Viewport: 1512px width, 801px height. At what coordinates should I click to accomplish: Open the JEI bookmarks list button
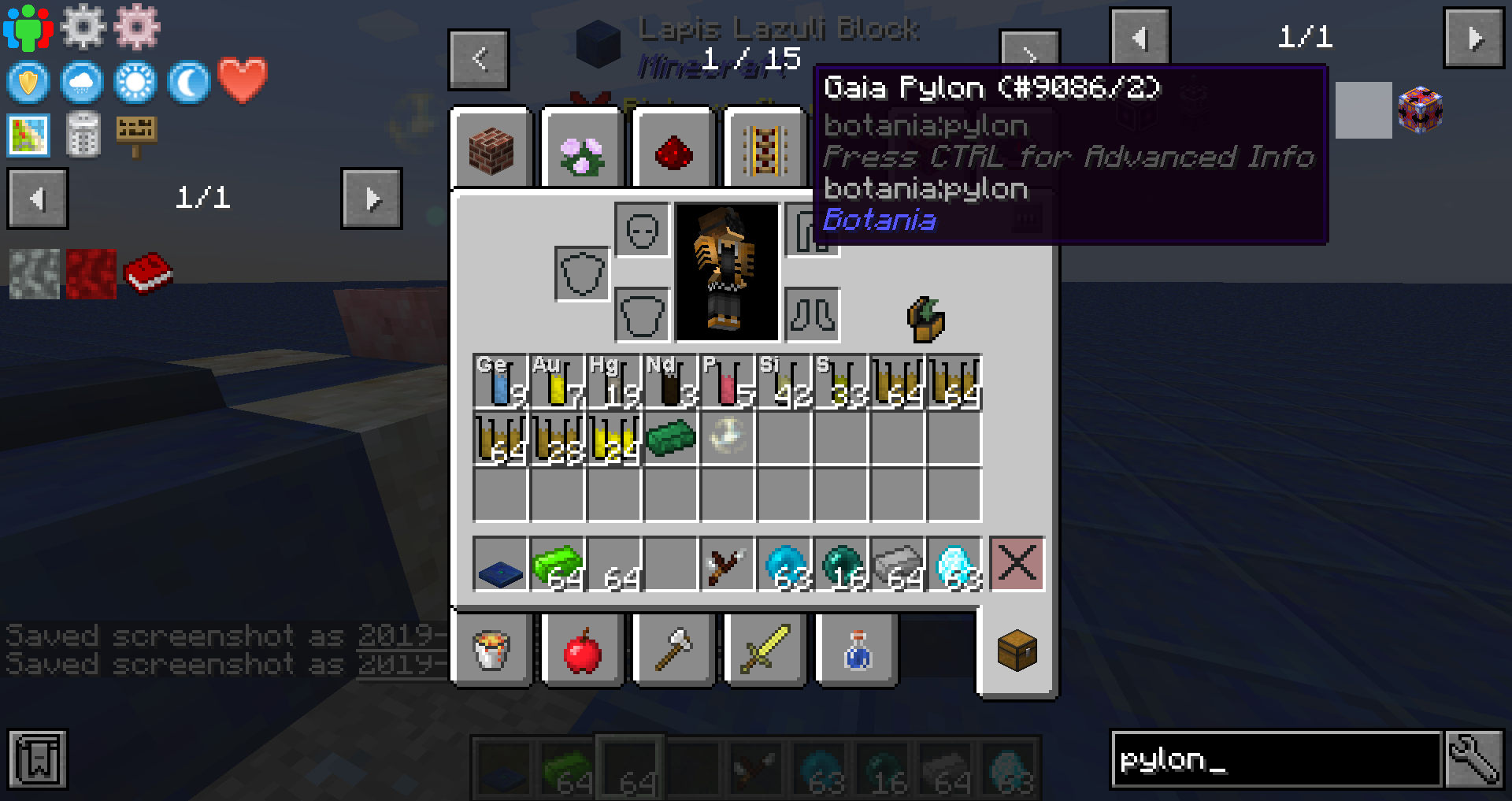[x=37, y=758]
